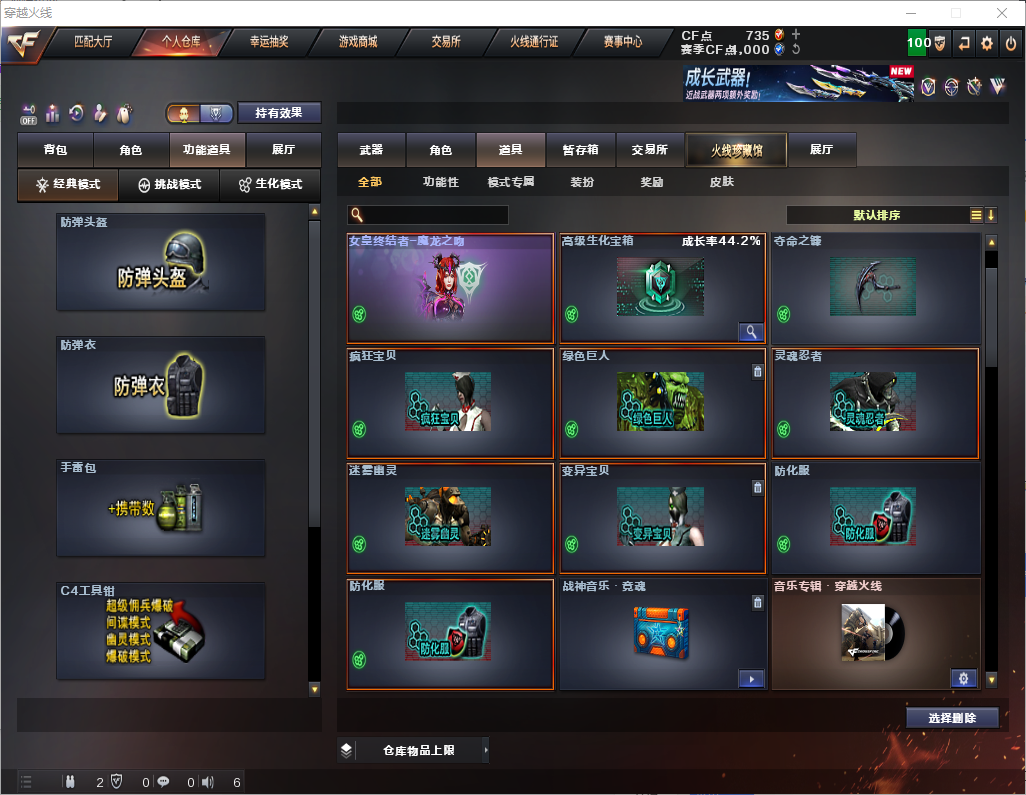The height and width of the screenshot is (795, 1026).
Task: Open the 武器 warehouse tab
Action: point(371,150)
